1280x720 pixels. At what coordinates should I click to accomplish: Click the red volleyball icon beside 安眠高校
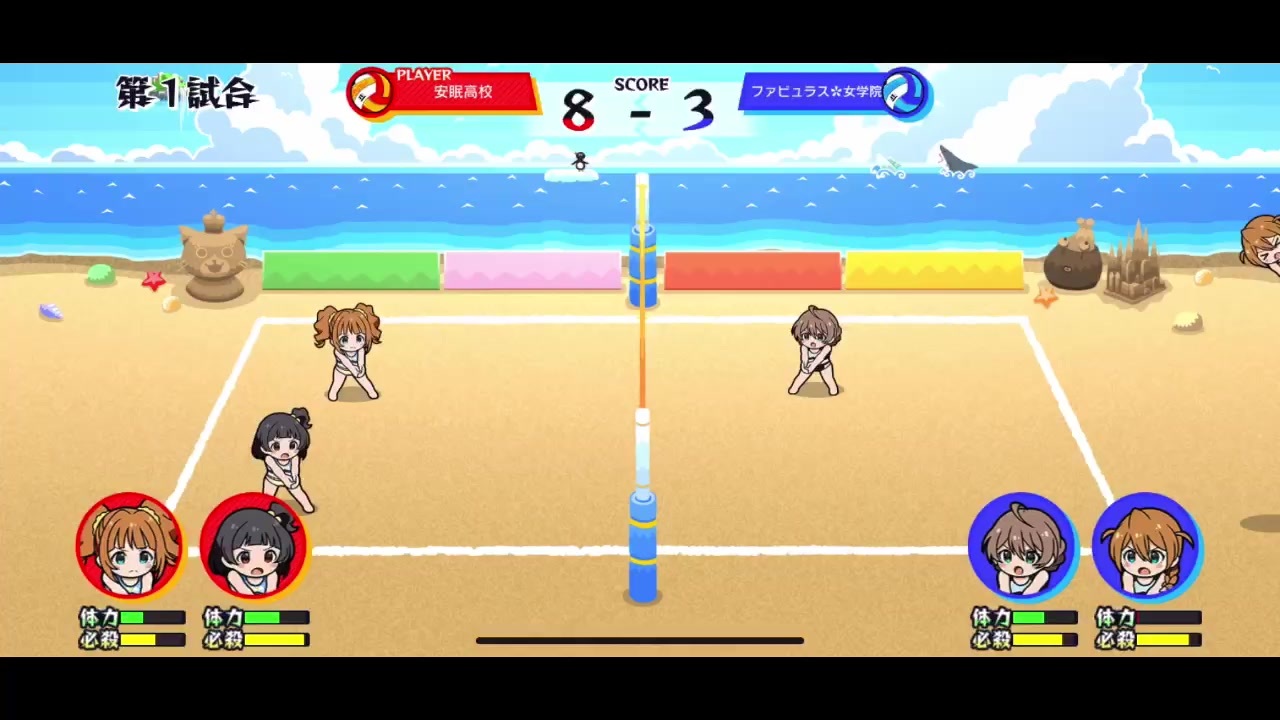point(370,93)
